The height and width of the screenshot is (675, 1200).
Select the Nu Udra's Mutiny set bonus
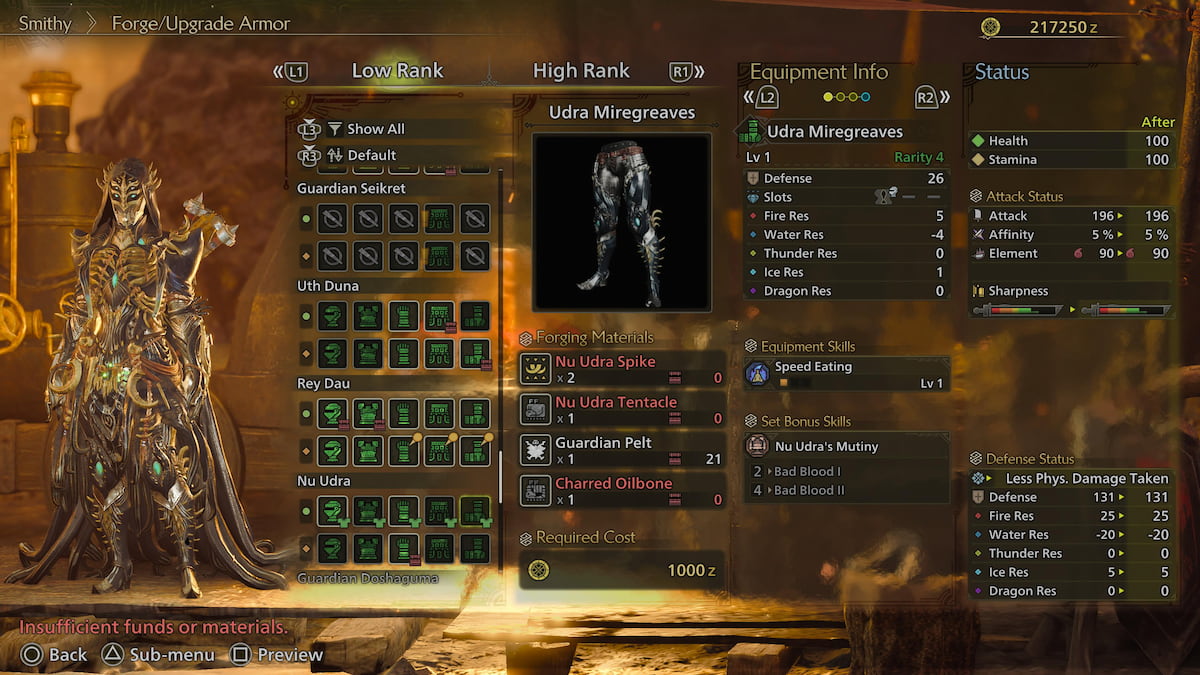pos(846,446)
